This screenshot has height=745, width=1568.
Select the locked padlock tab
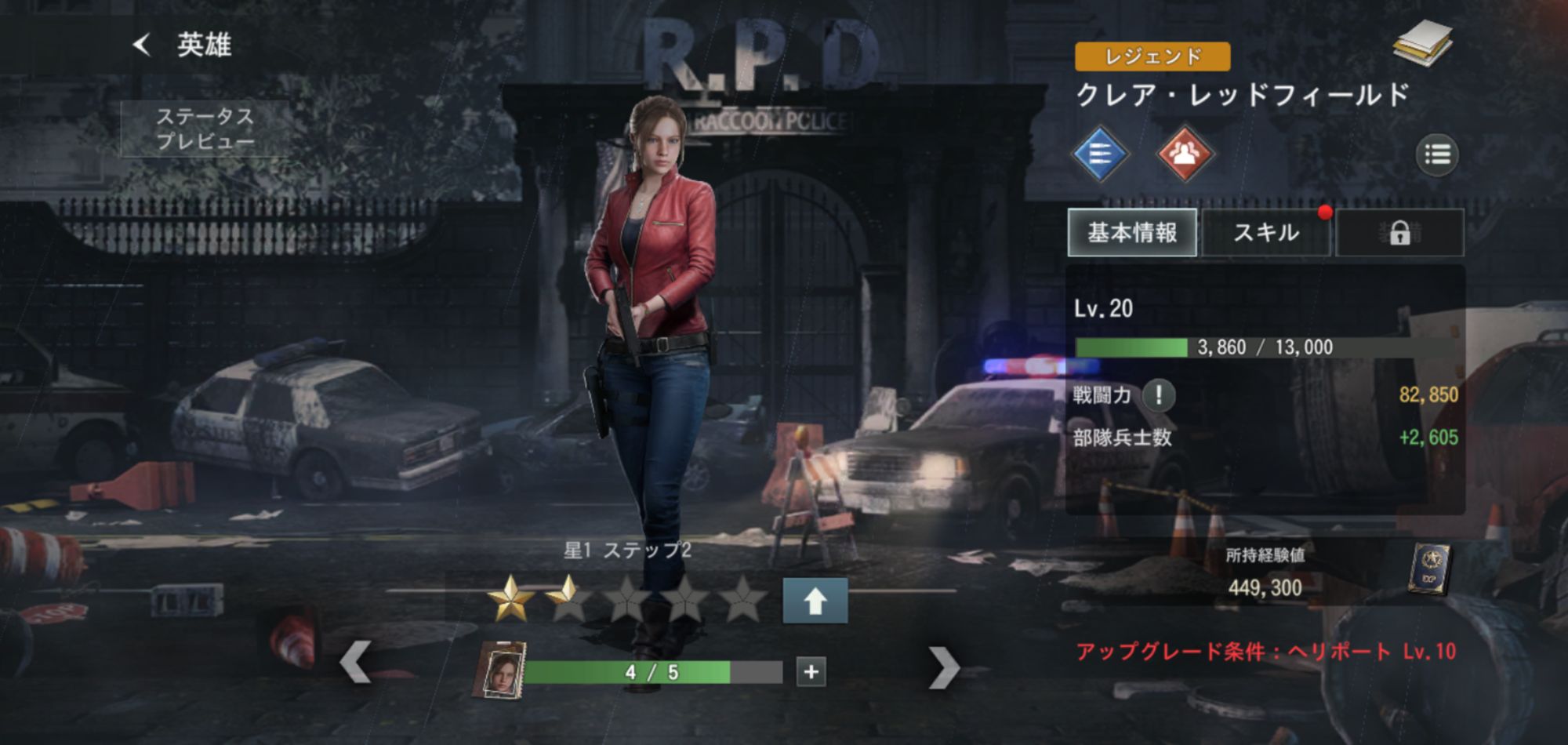1399,233
